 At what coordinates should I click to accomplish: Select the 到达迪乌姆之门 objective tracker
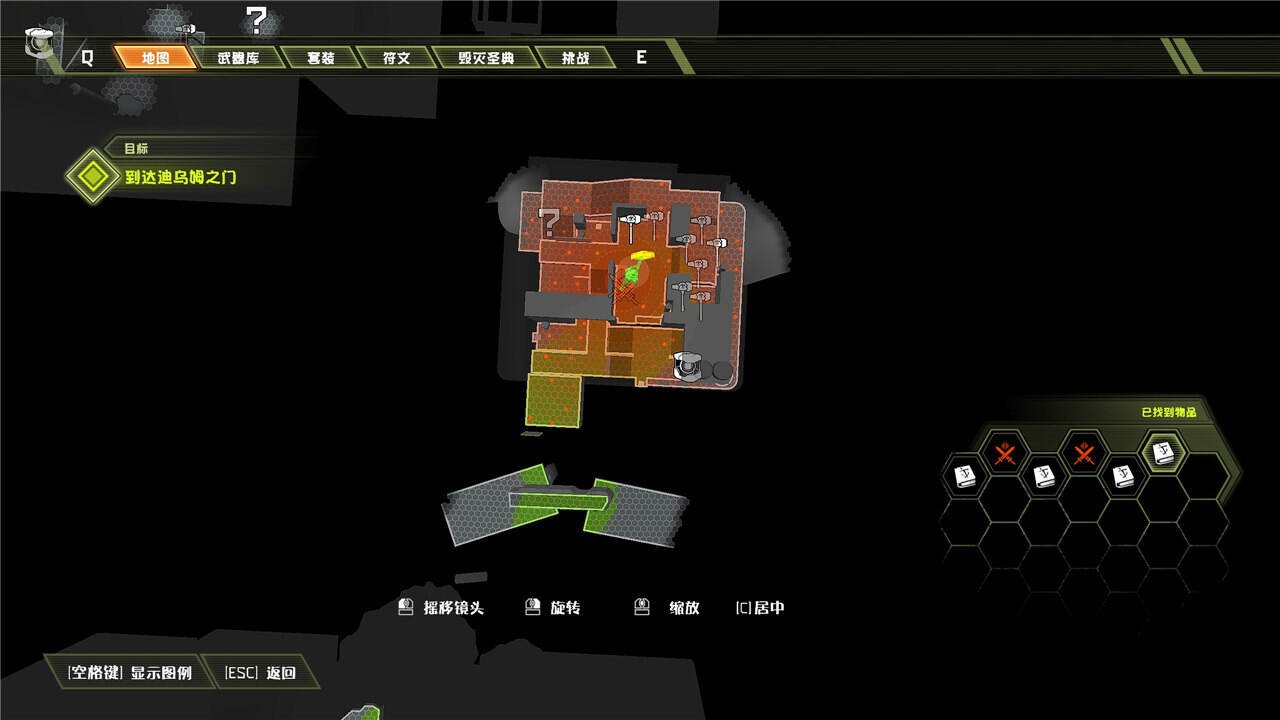[180, 178]
